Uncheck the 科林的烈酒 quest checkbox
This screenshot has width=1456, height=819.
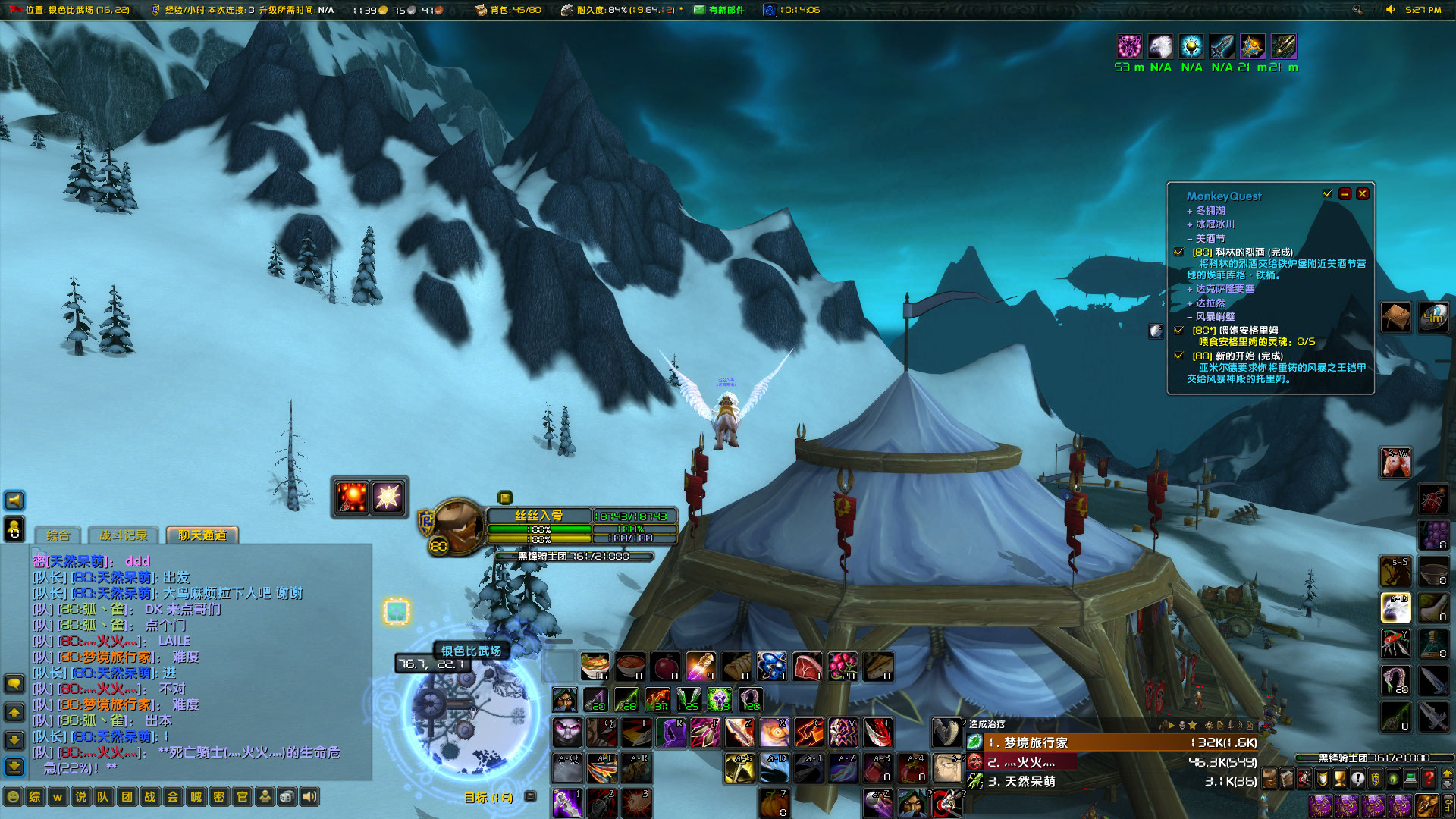(1178, 253)
